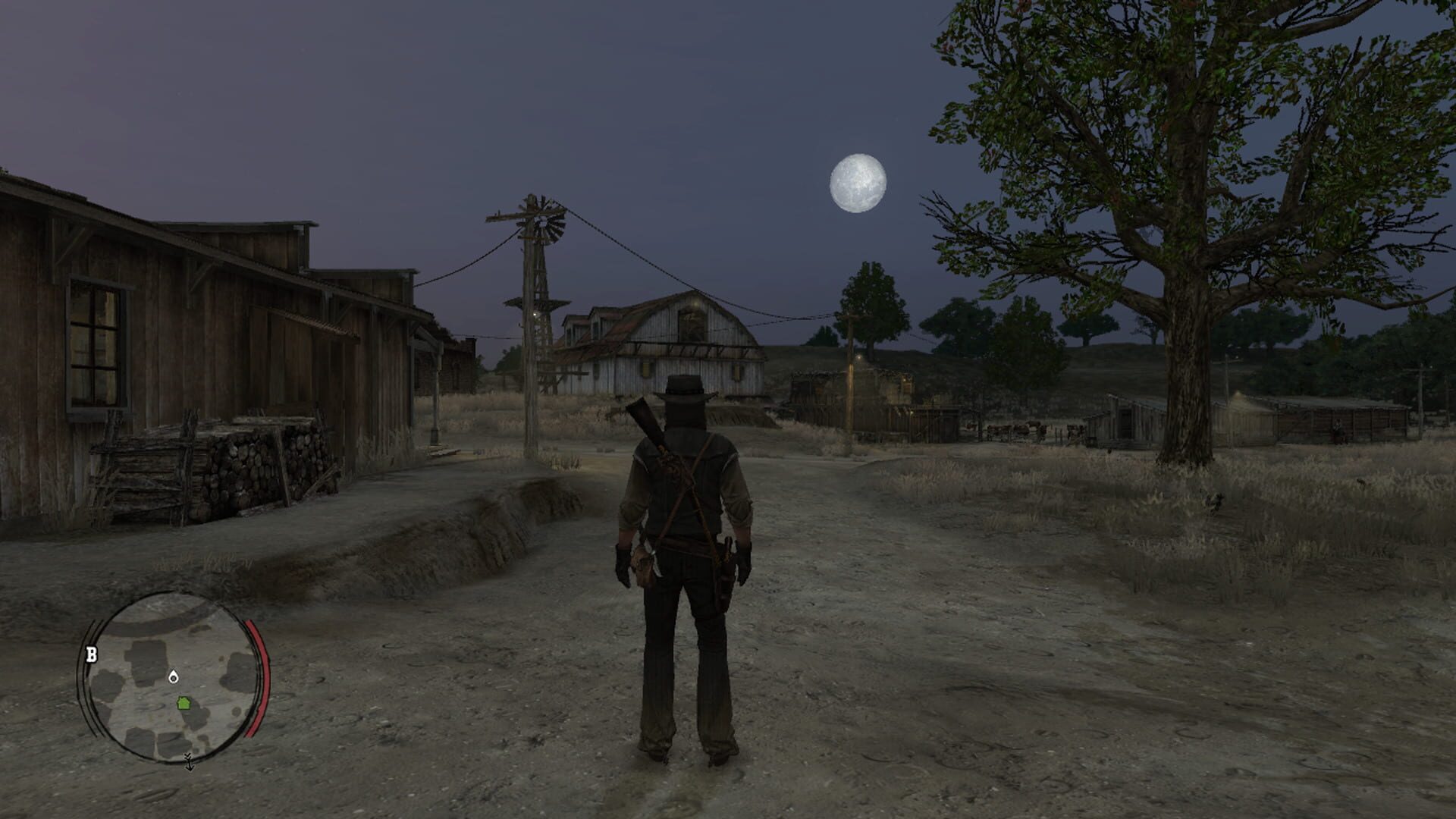This screenshot has width=1456, height=819.
Task: Open the circular minimap
Action: [174, 676]
